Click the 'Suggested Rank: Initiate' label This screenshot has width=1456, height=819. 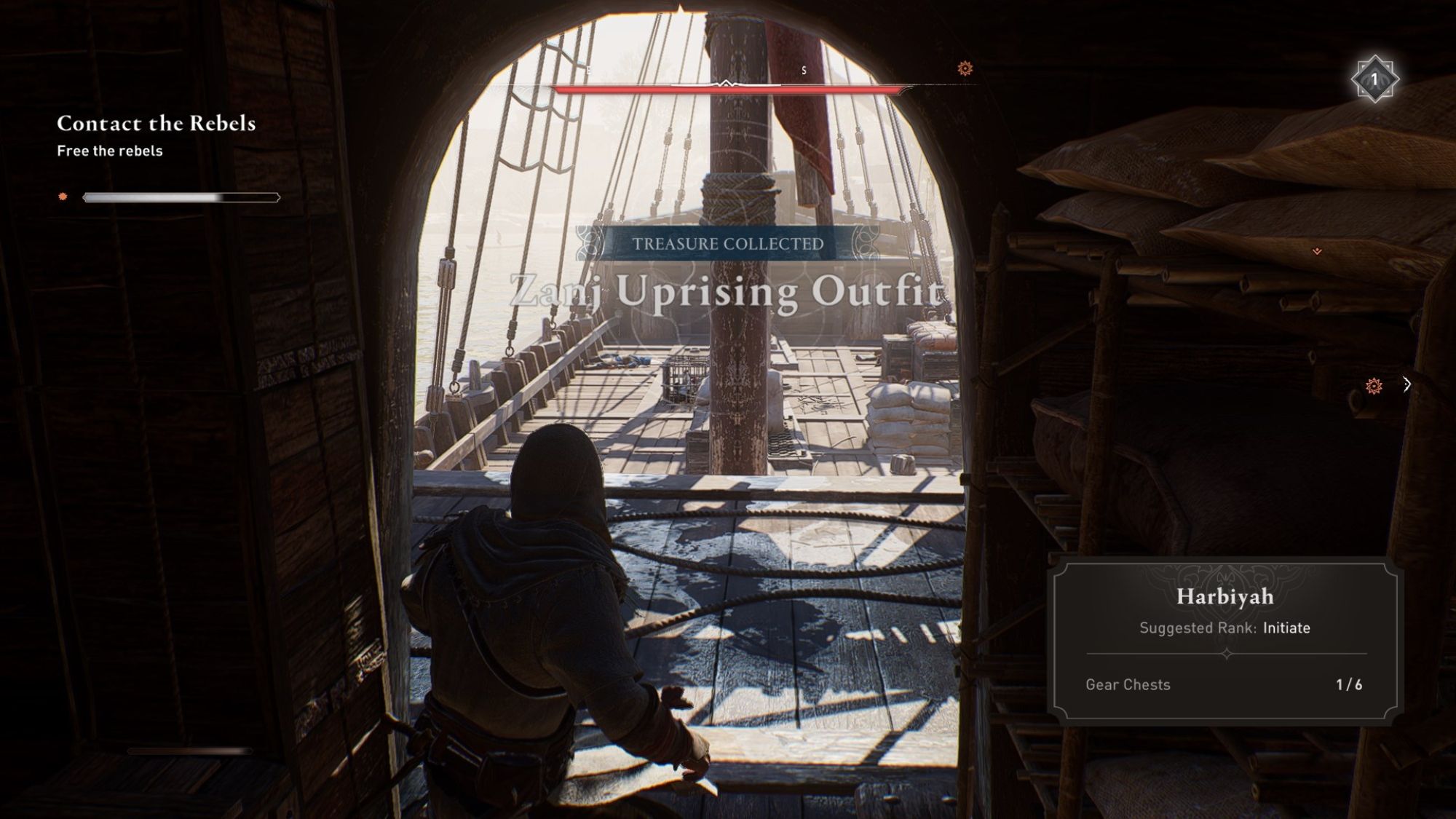coord(1225,628)
